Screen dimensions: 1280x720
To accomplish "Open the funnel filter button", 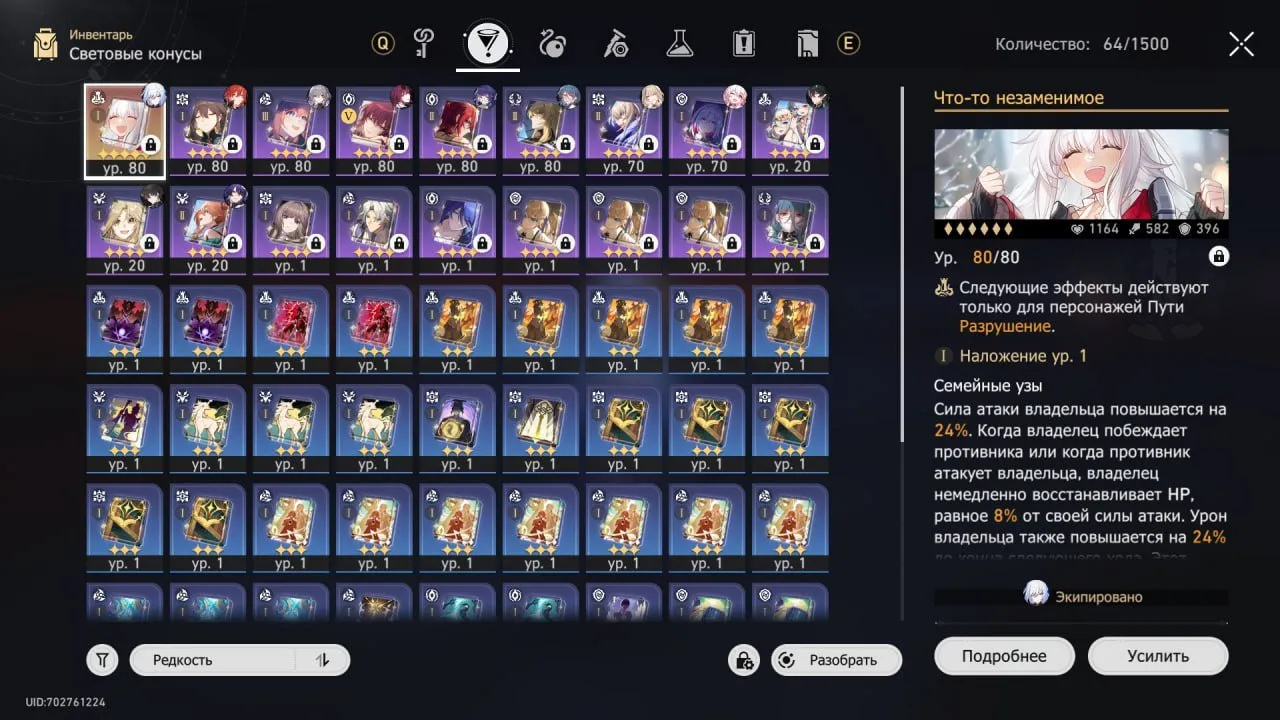I will click(103, 660).
